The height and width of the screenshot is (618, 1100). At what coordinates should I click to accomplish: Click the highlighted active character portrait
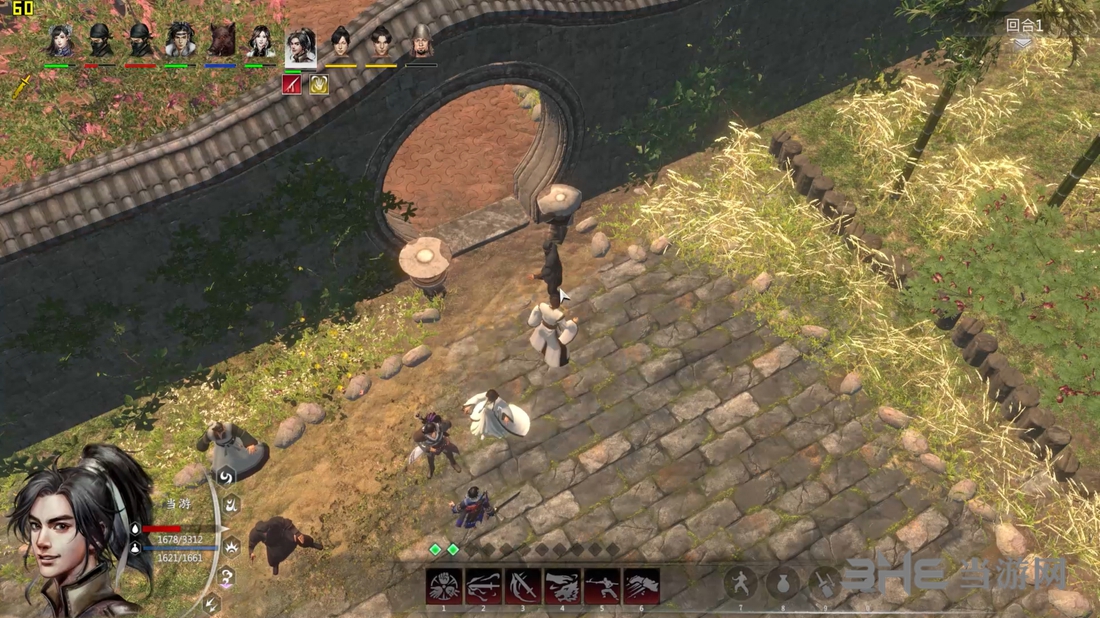pyautogui.click(x=300, y=46)
